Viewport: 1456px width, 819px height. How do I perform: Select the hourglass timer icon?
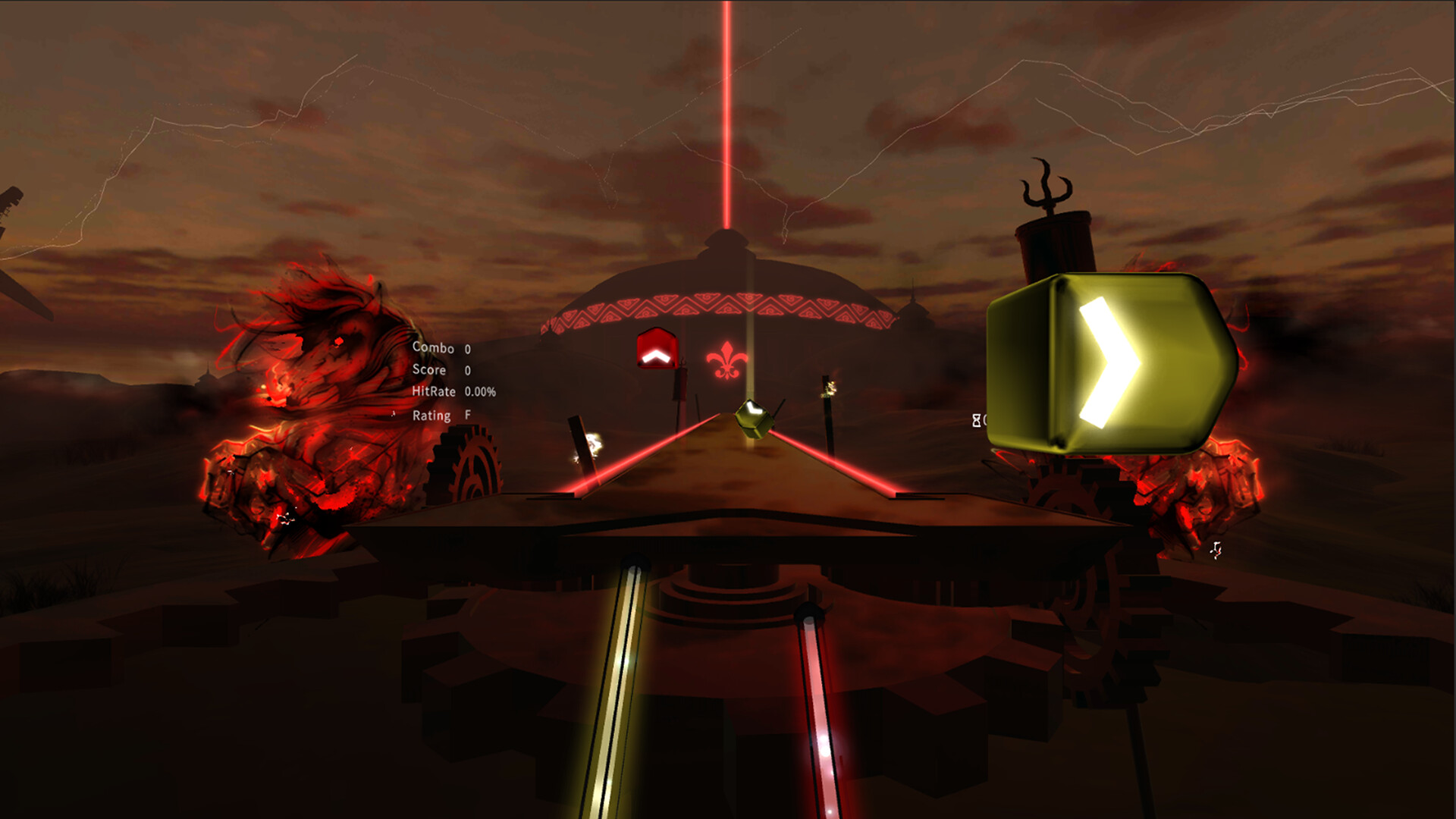[x=977, y=419]
